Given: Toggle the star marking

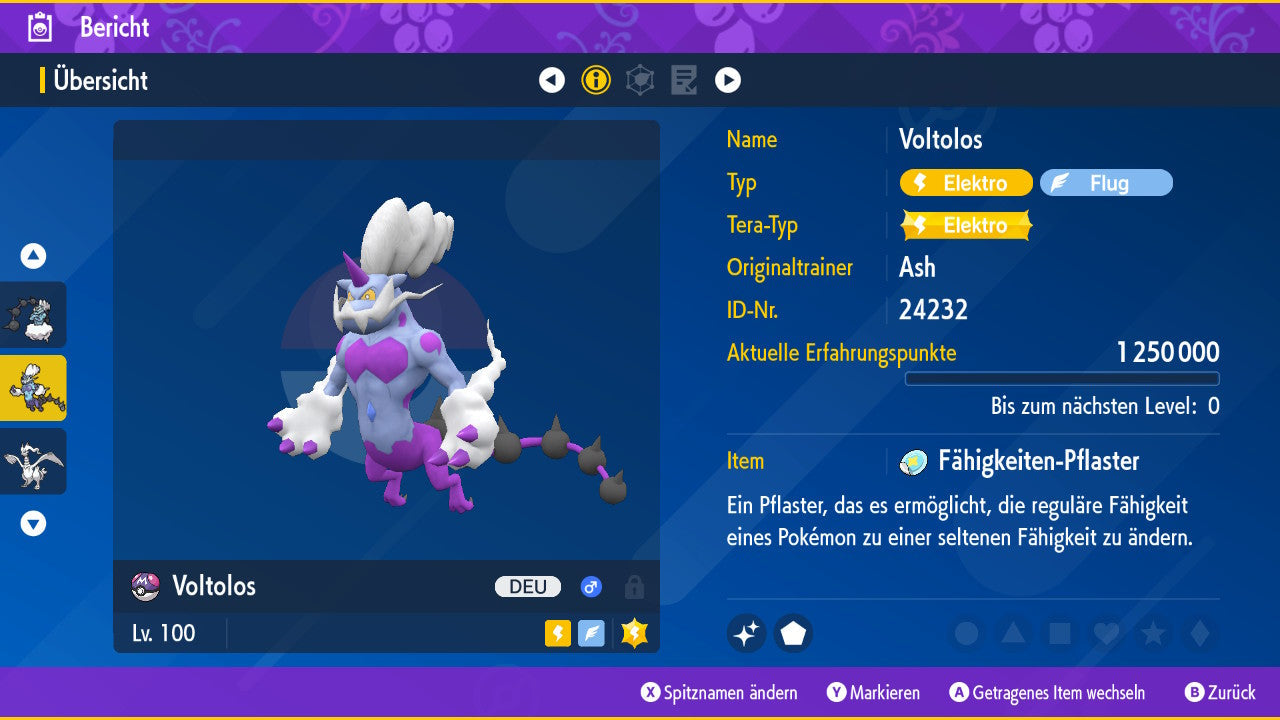Looking at the screenshot, I should click(1153, 633).
